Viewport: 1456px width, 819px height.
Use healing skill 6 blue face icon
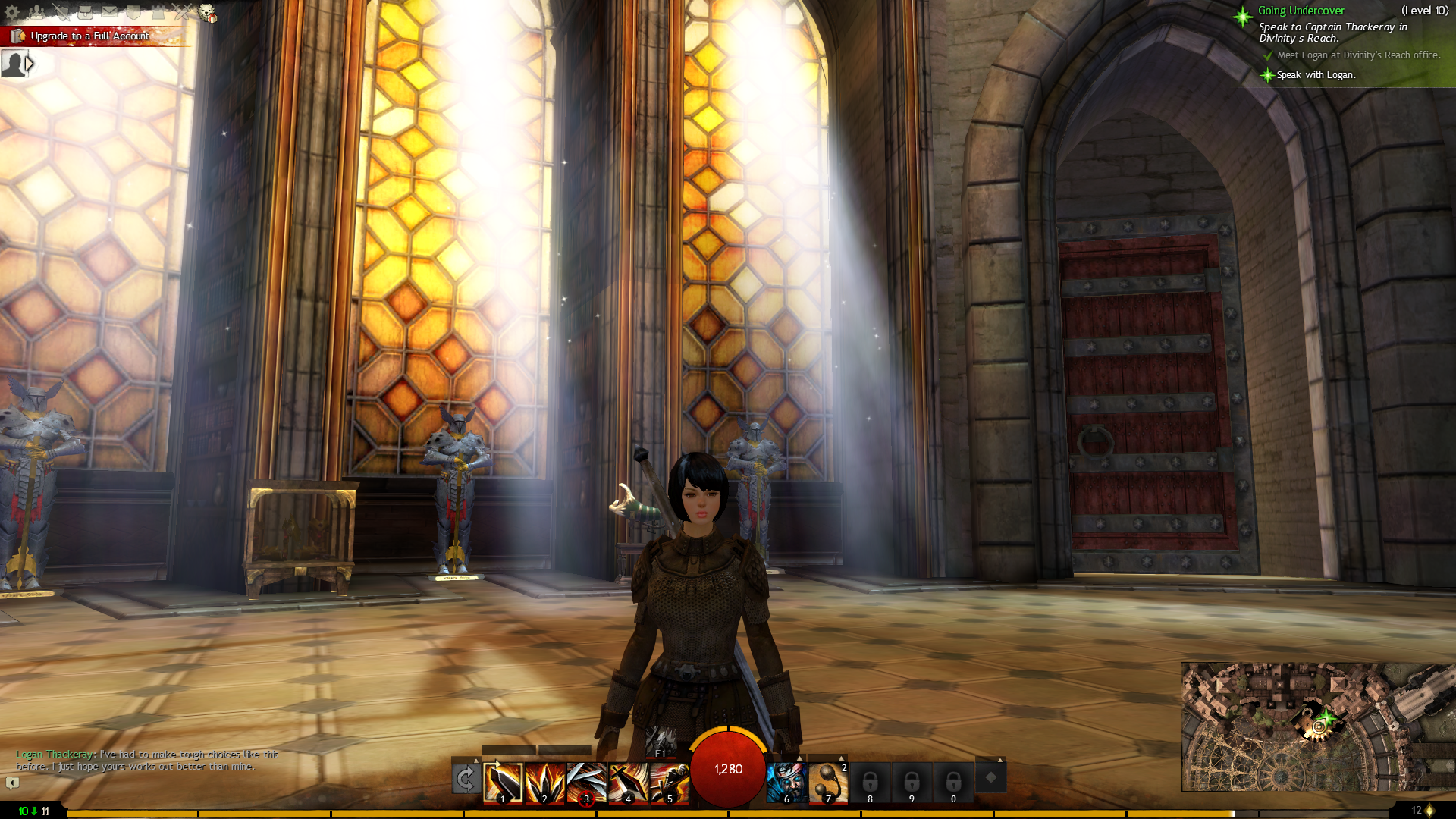786,783
